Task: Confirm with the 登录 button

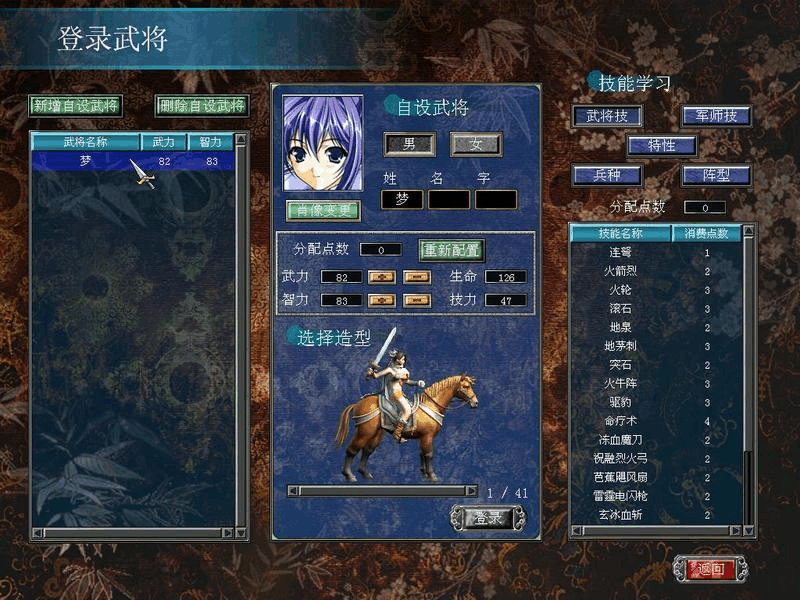Action: pos(486,518)
